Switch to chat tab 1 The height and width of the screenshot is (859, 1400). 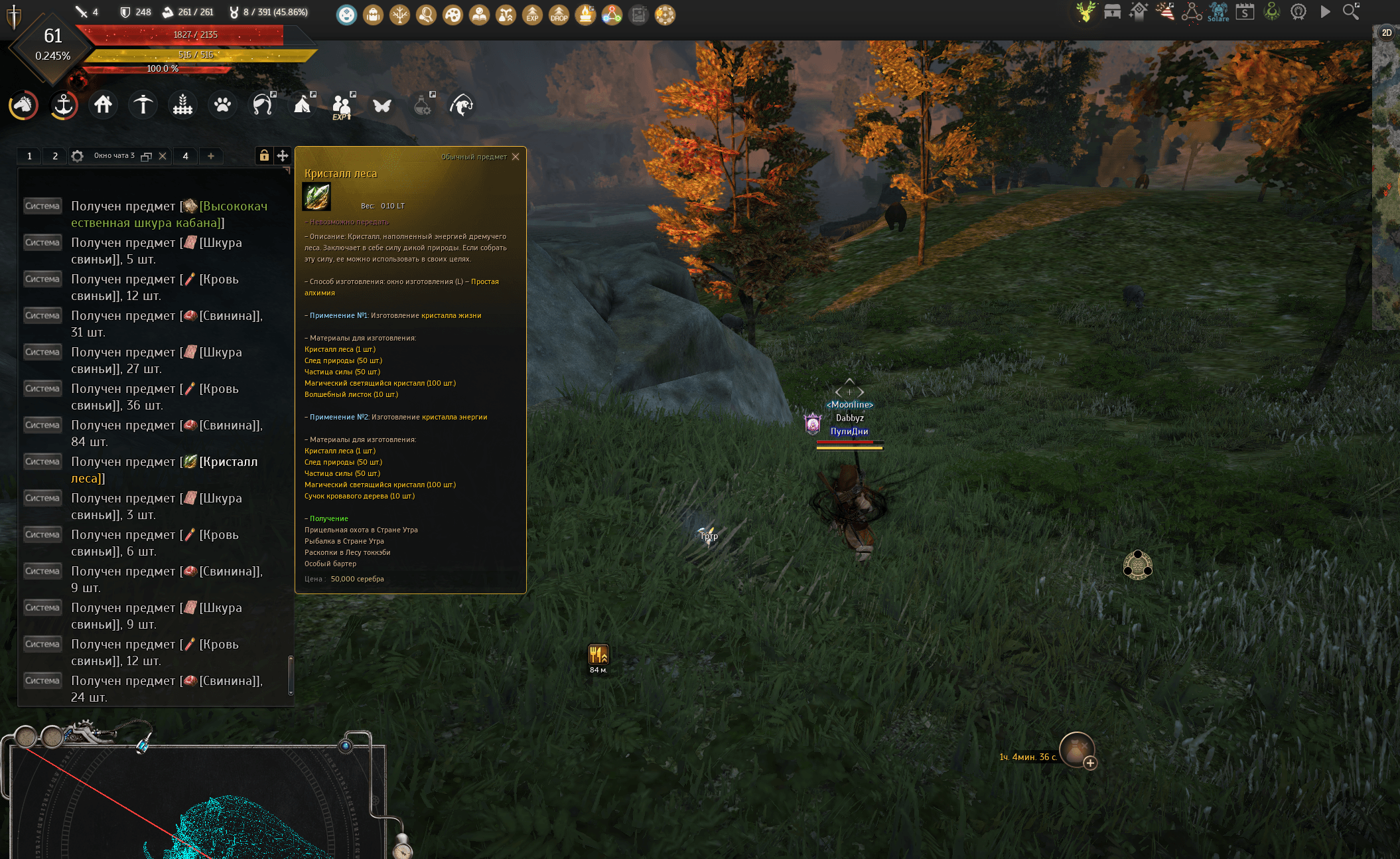tap(29, 156)
